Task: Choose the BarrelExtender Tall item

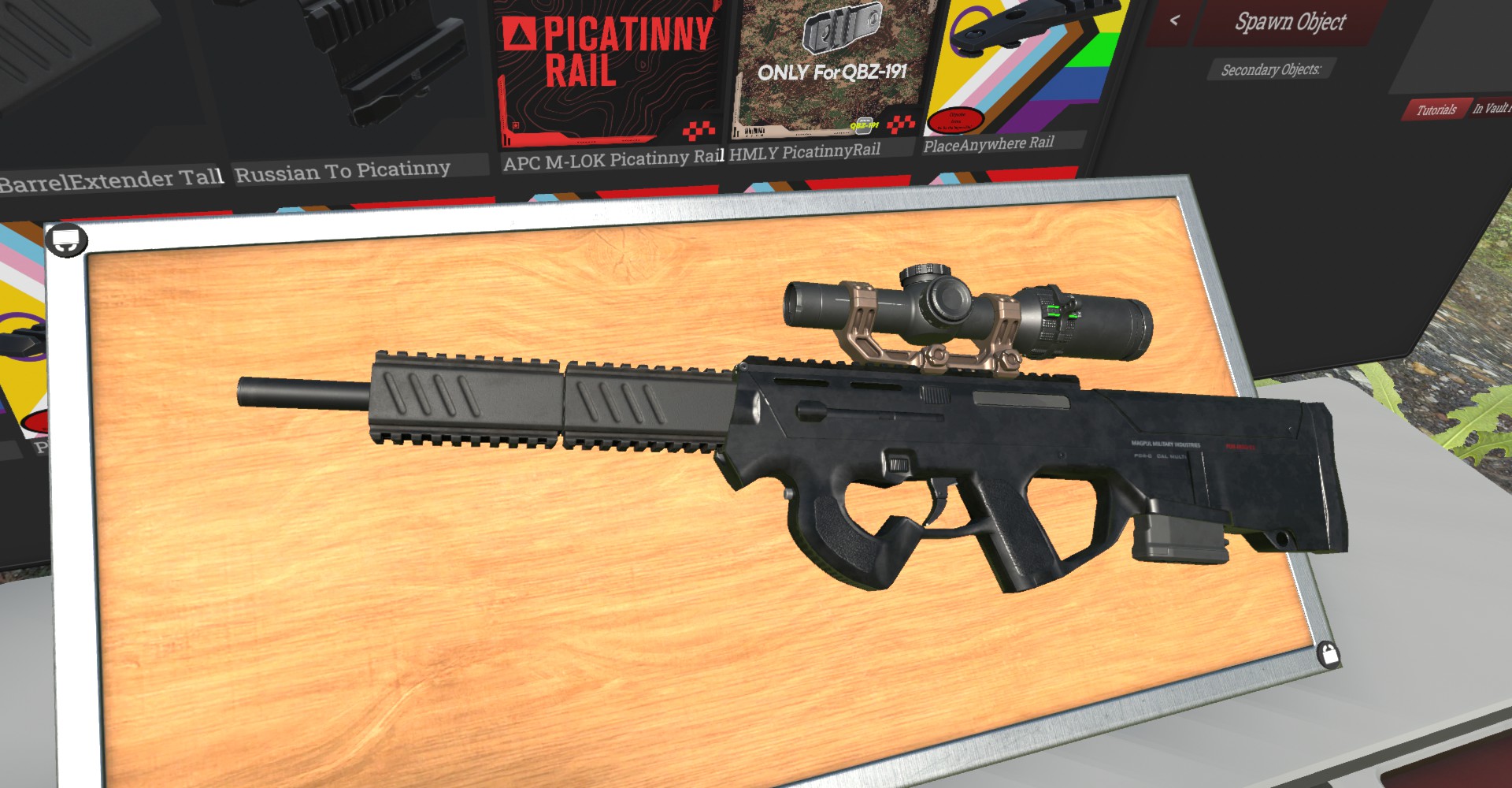Action: (x=110, y=95)
